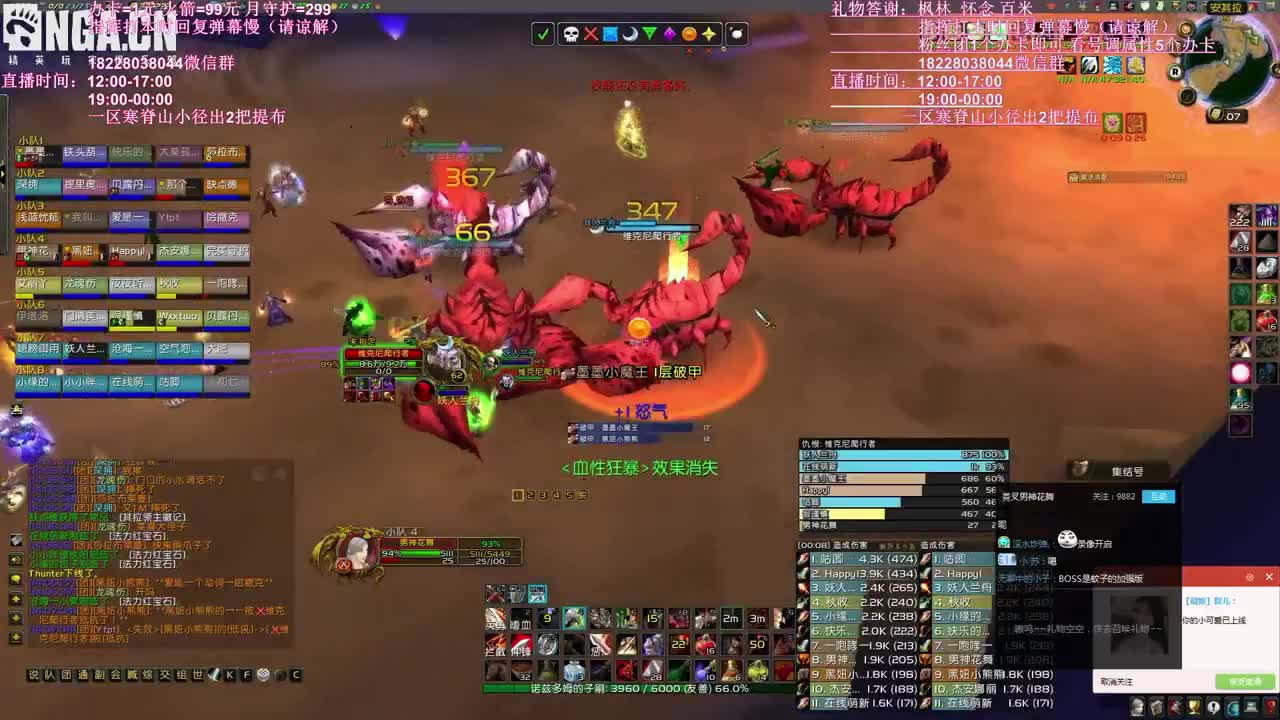Image resolution: width=1280 pixels, height=720 pixels.
Task: Click the 拦截 ability icon
Action: tap(495, 645)
